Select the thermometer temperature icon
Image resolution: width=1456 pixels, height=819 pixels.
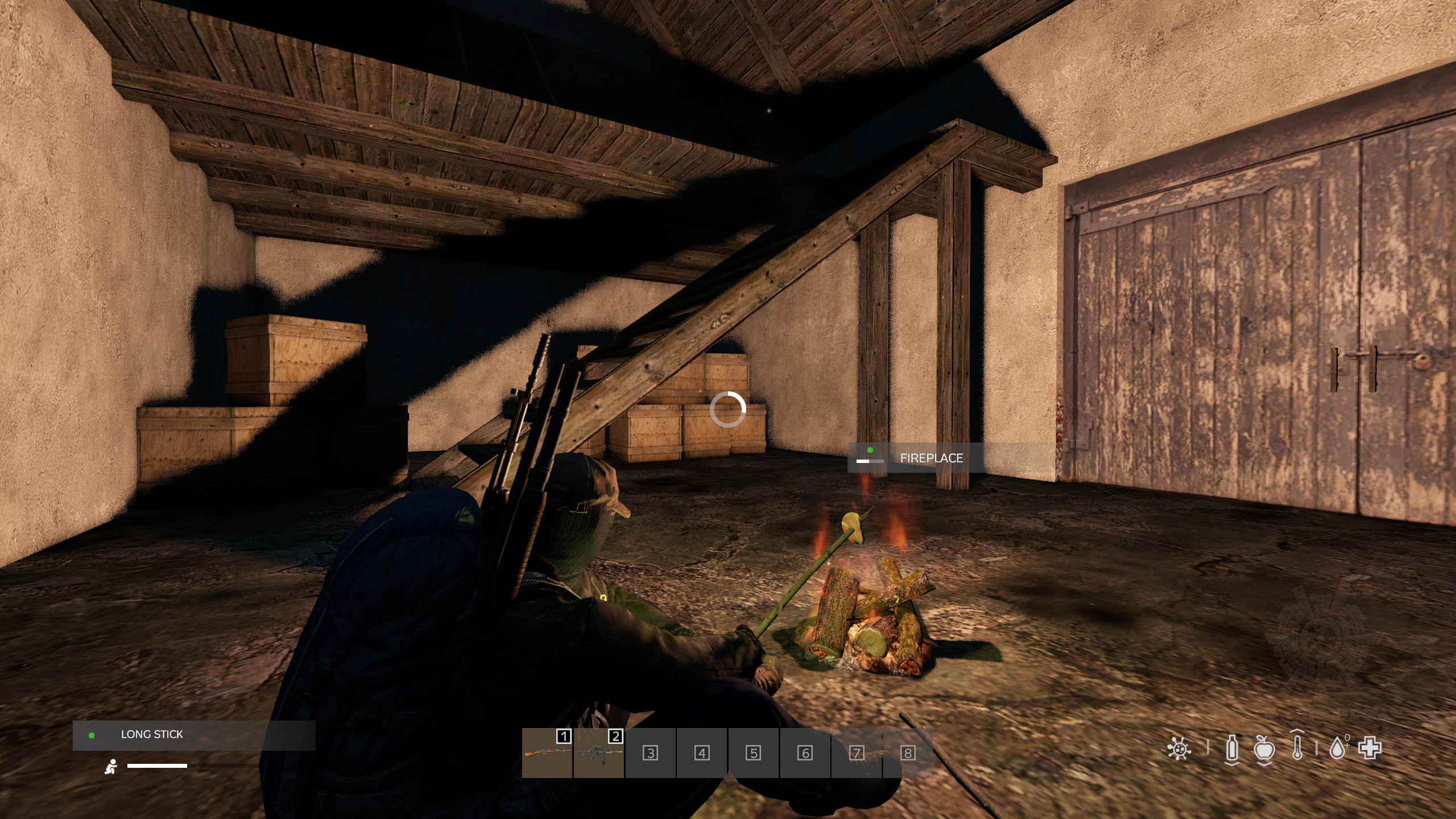[1297, 747]
